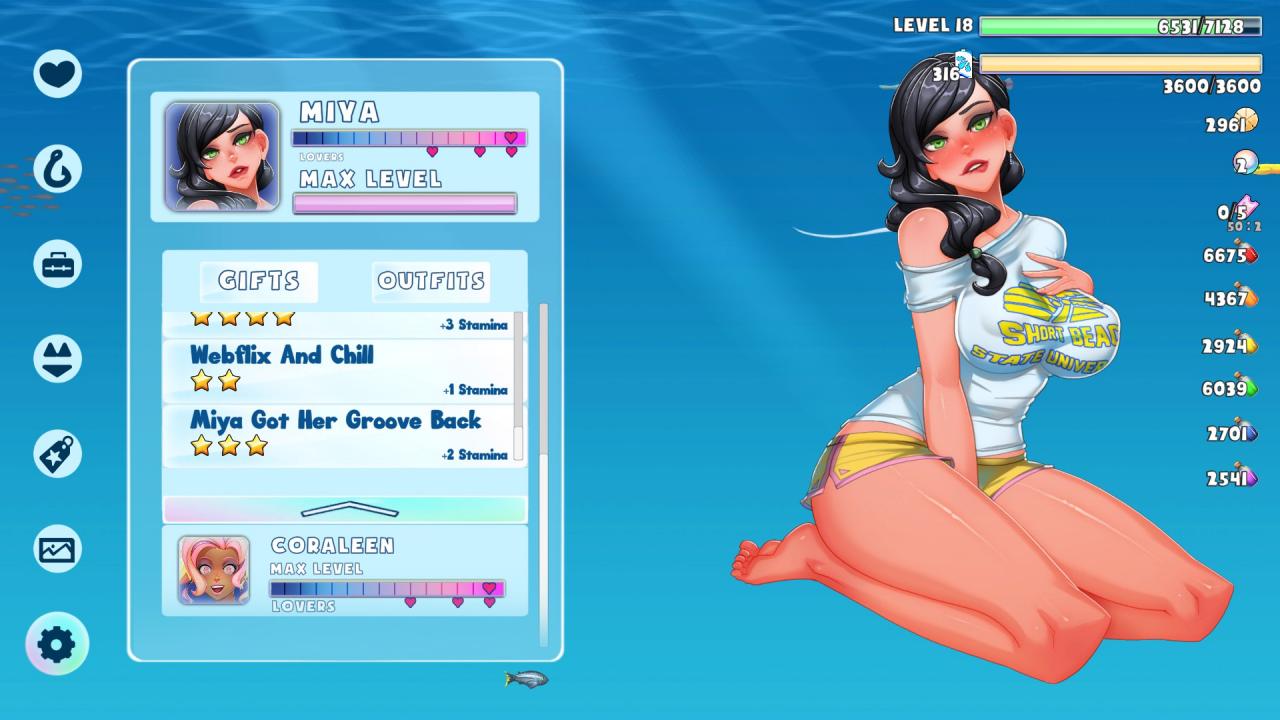The height and width of the screenshot is (720, 1280).
Task: Collapse Miya's panel with the up arrow
Action: coord(345,509)
